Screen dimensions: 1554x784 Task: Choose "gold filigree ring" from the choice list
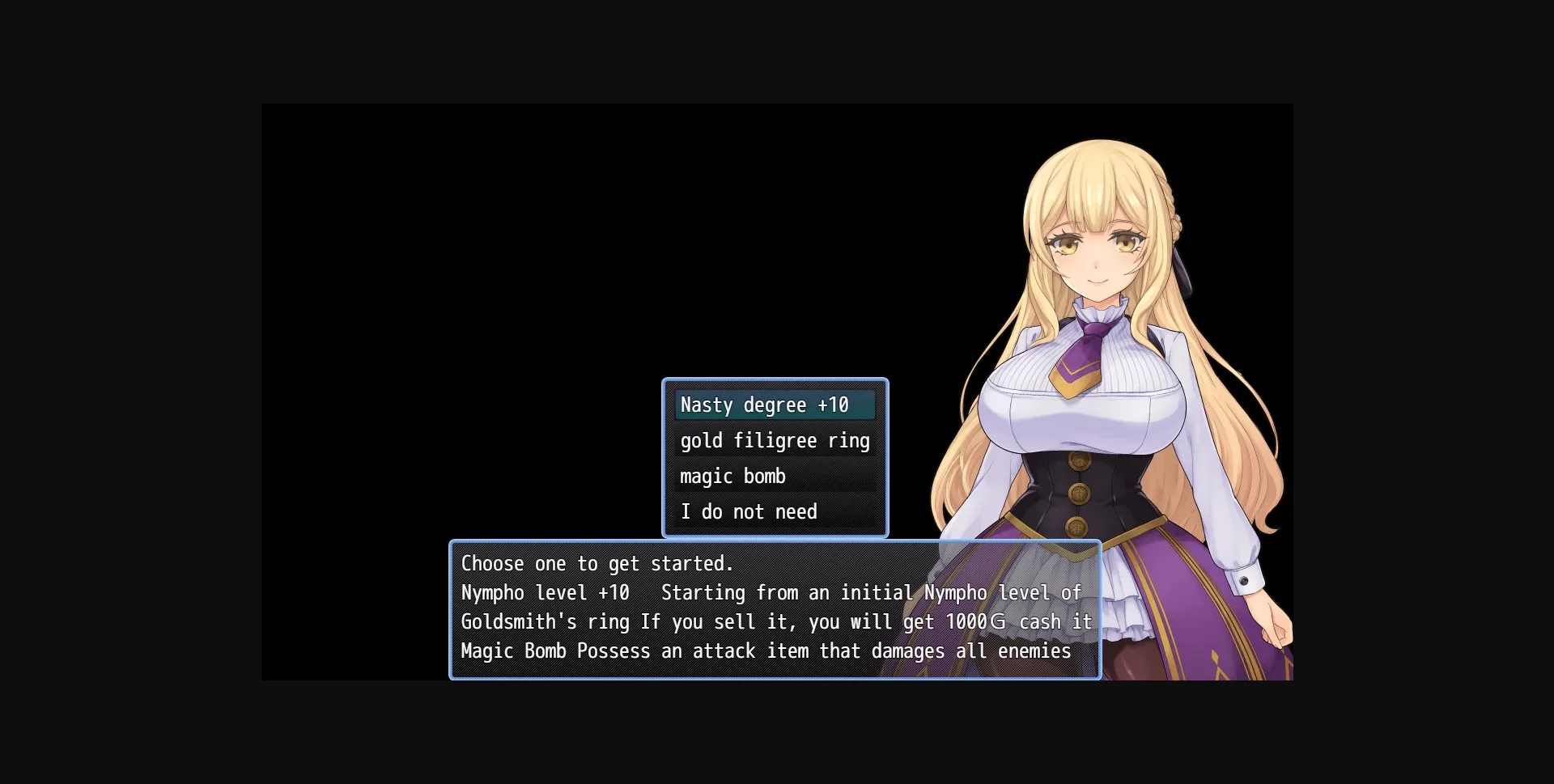tap(775, 440)
